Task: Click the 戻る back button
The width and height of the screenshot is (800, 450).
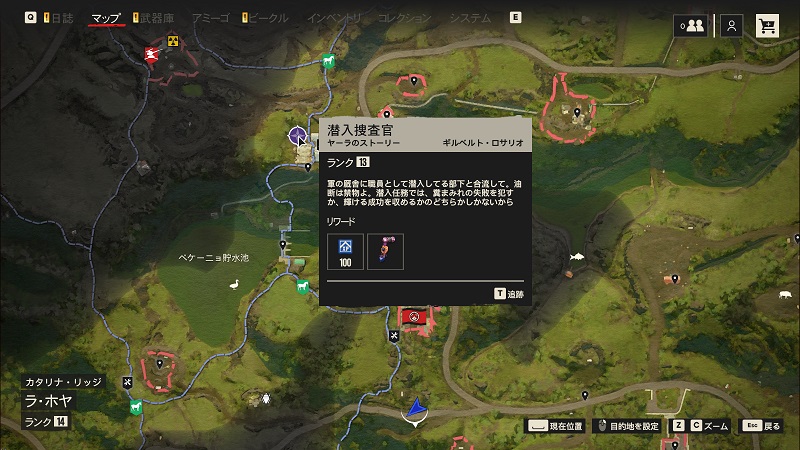Action: (760, 426)
